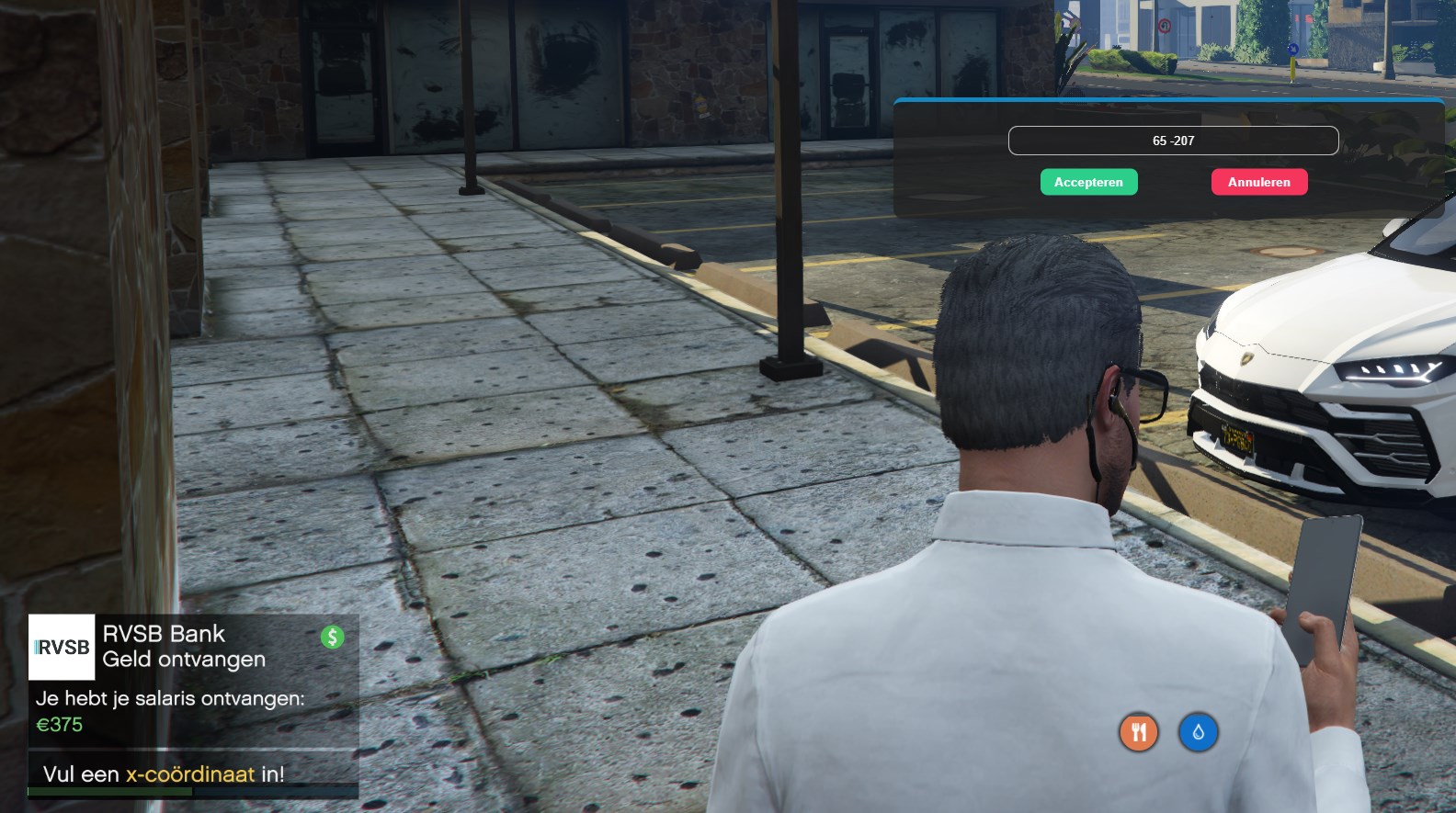The image size is (1456, 813).
Task: Cancel with the red Annuleren button
Action: 1258,182
